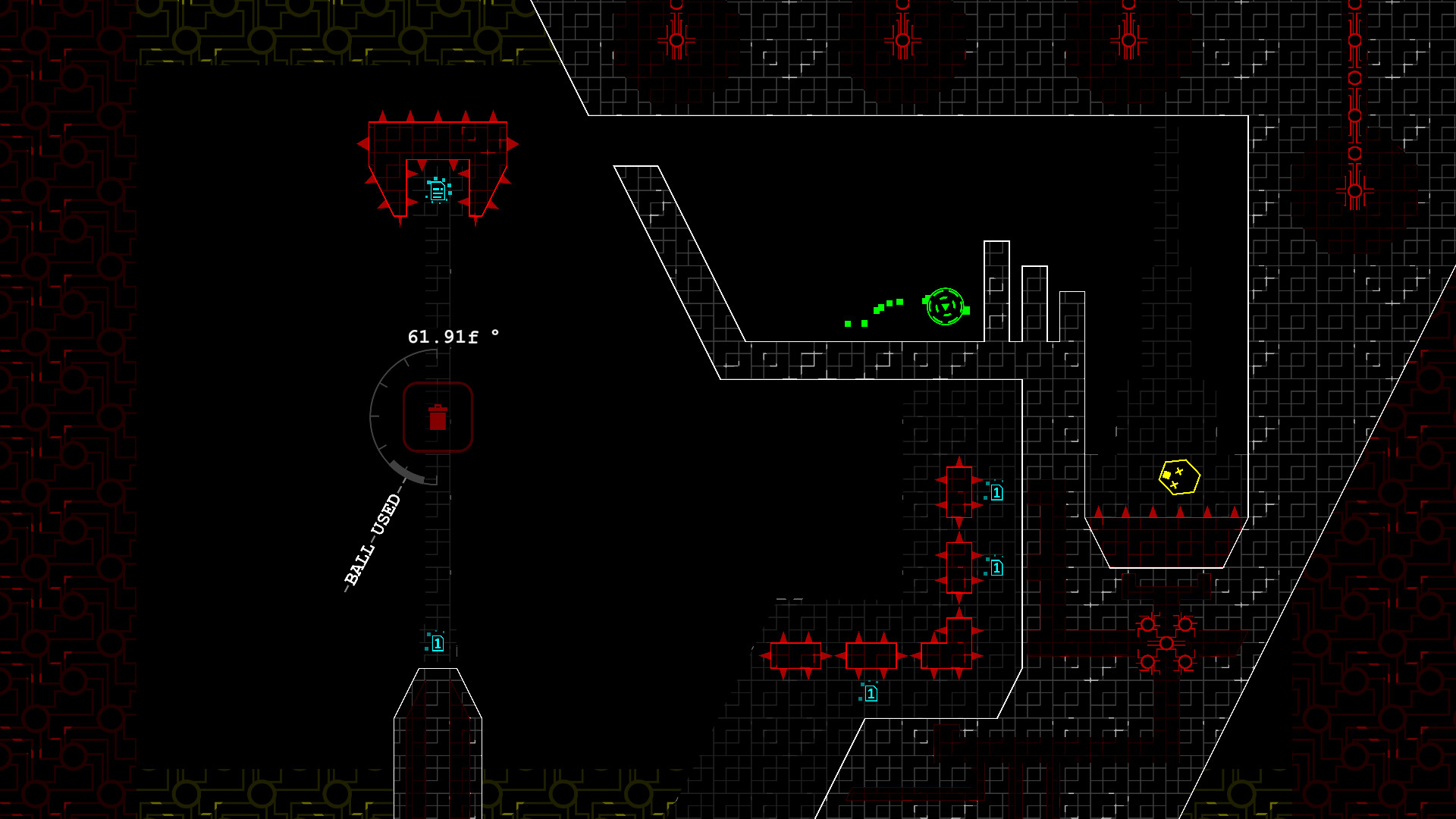Viewport: 1456px width, 819px height.
Task: Click the cyan robot icon inside the spiked trap
Action: (437, 191)
